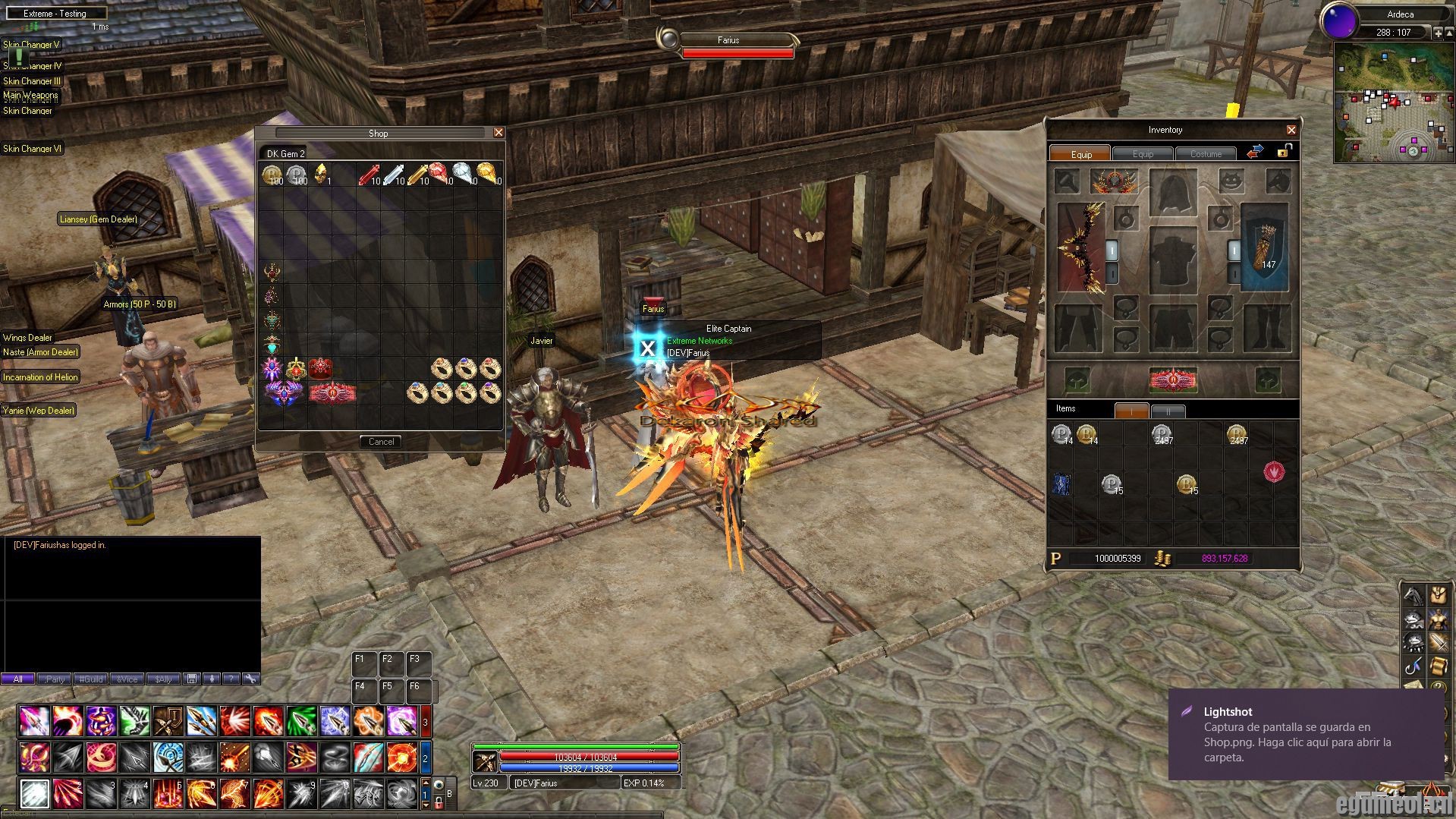Open the Lightshot screenshot notification
Viewport: 1456px width, 819px height.
(1305, 734)
